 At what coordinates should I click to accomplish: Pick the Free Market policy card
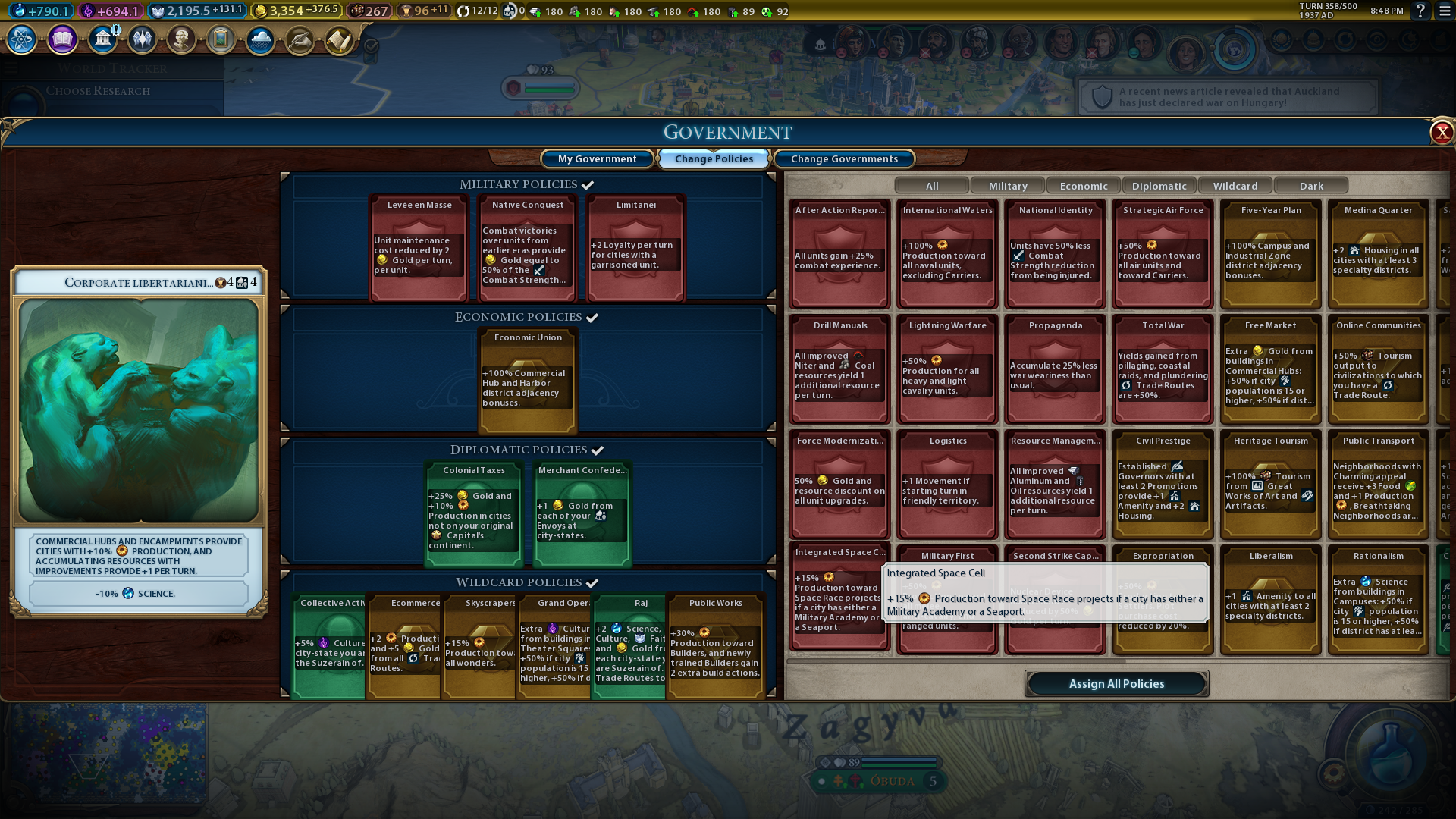pos(1271,369)
